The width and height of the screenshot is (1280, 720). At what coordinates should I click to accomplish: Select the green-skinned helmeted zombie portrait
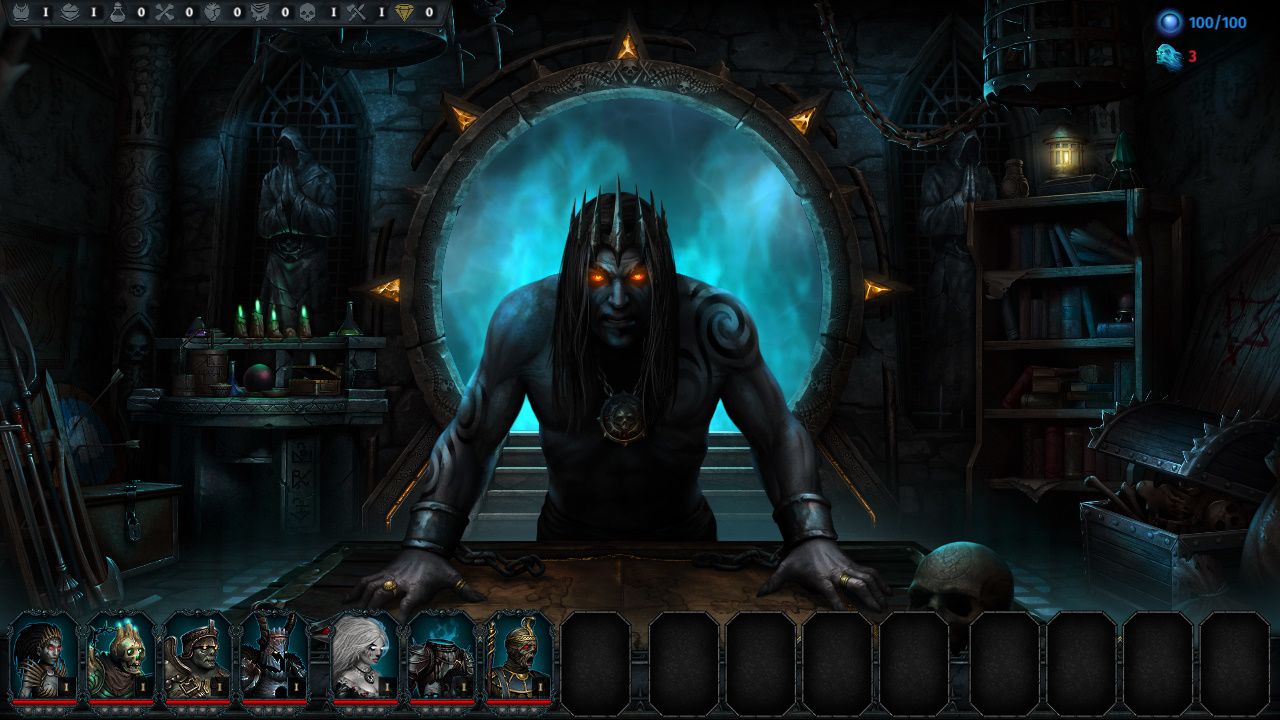(x=197, y=656)
